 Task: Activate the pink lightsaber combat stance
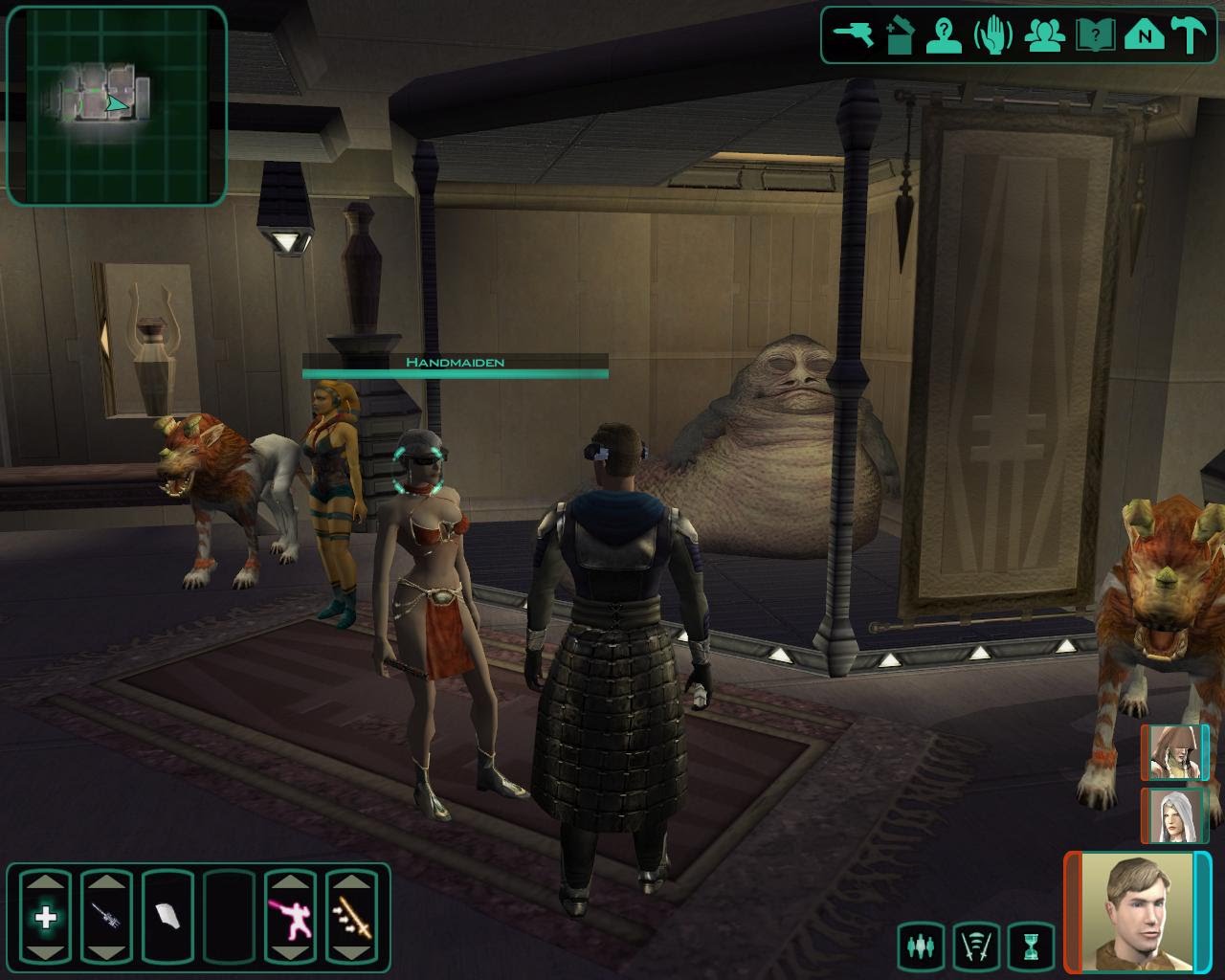click(x=290, y=918)
